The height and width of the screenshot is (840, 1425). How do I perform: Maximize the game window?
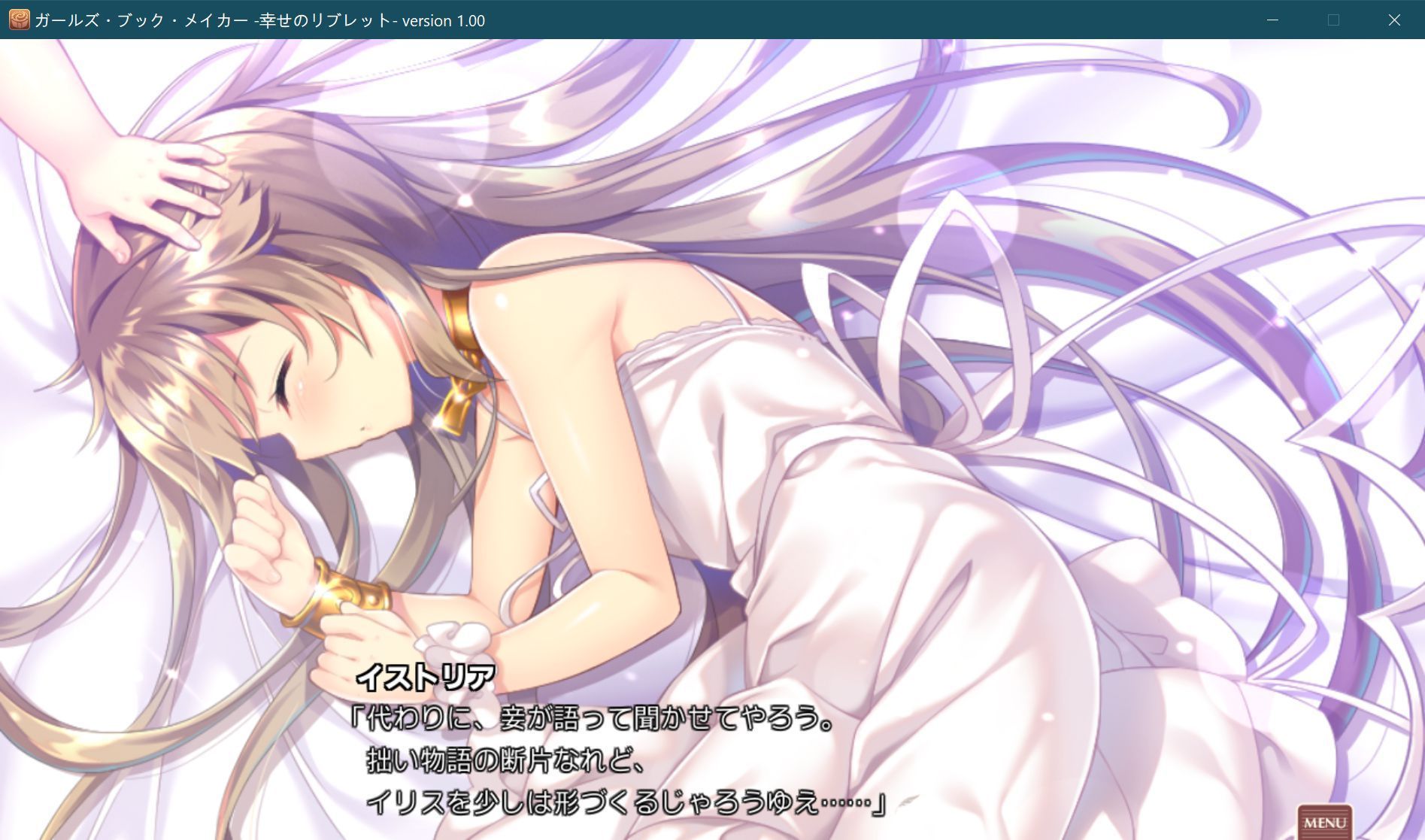pos(1333,20)
